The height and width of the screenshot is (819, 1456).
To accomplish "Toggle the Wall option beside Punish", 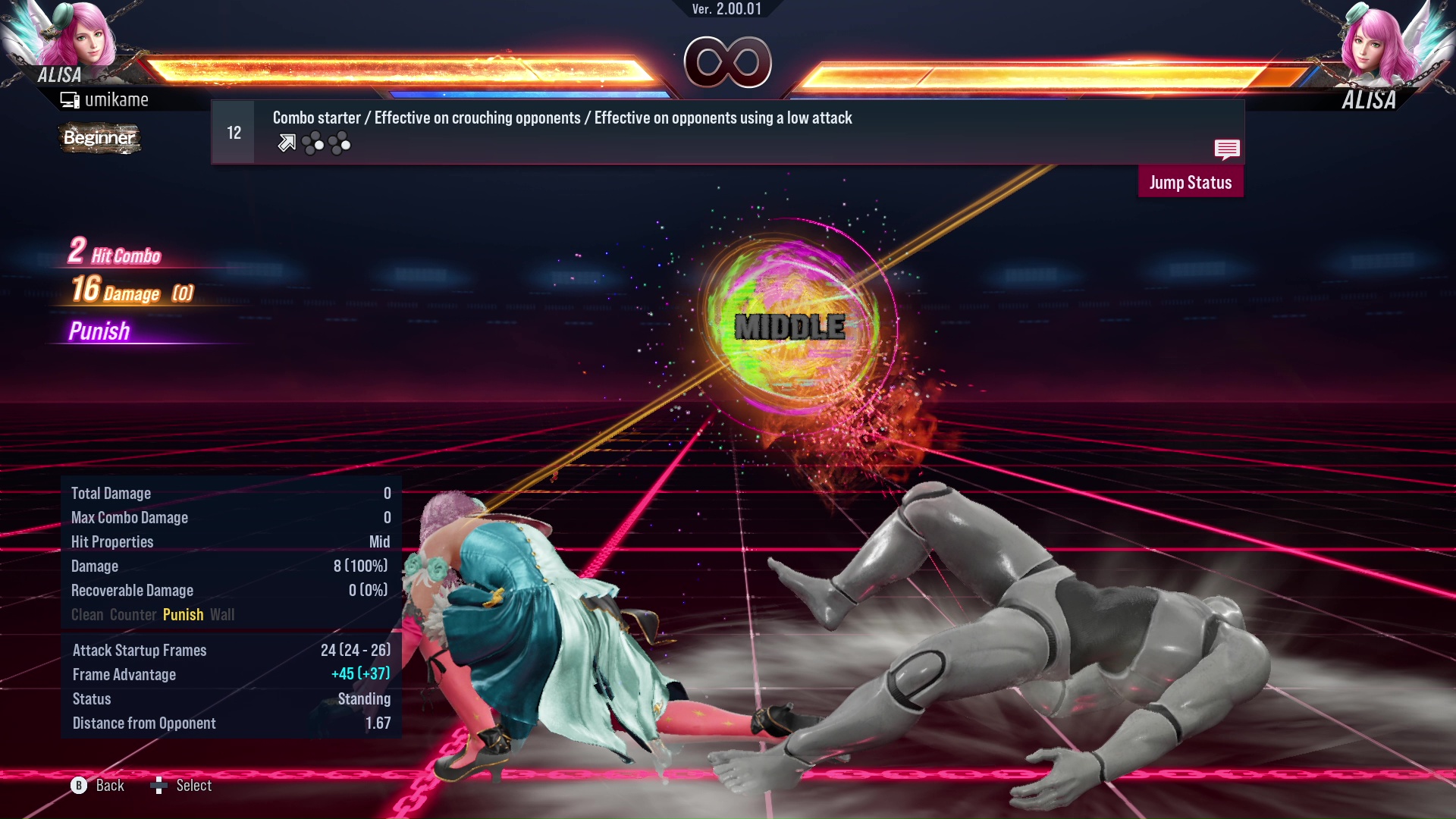I will [x=223, y=614].
